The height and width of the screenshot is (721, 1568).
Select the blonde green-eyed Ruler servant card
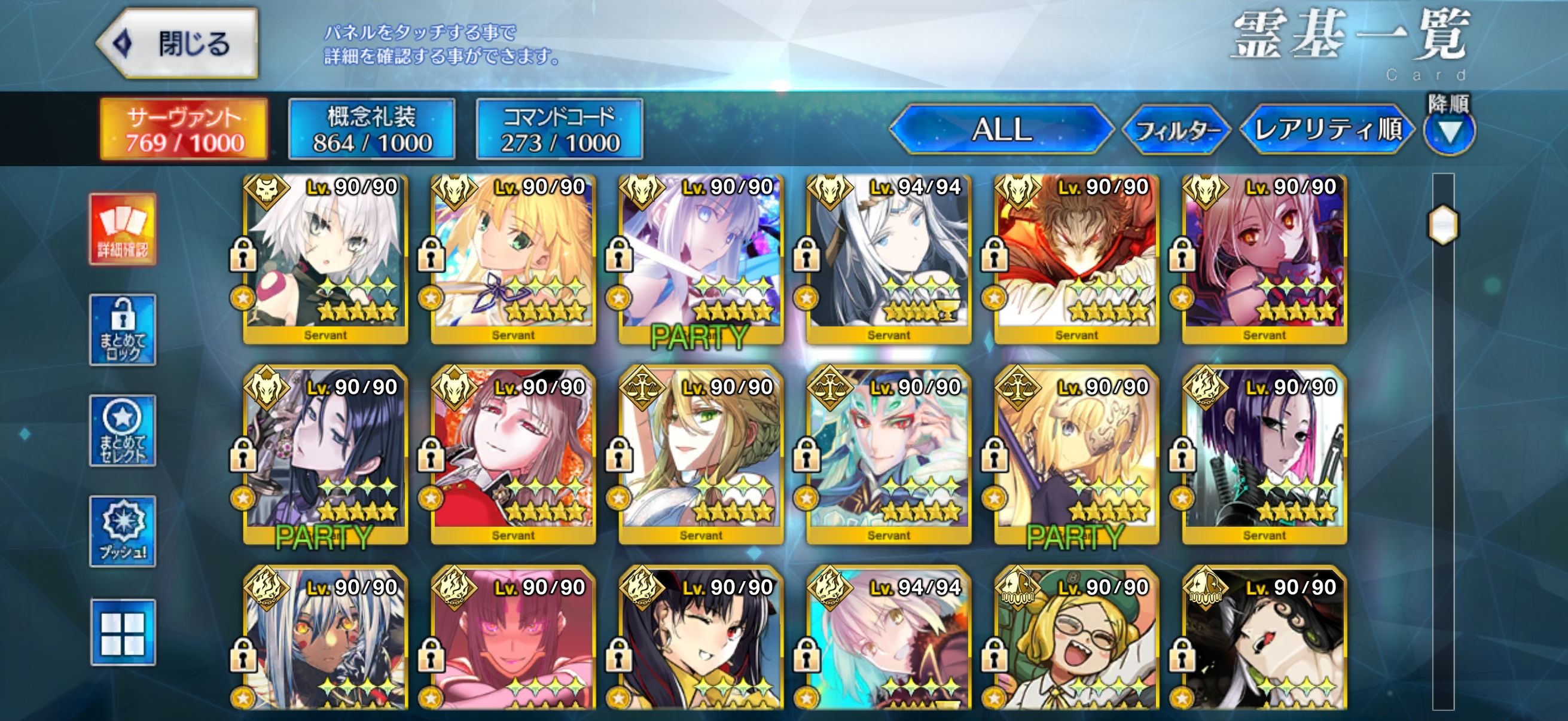(701, 455)
